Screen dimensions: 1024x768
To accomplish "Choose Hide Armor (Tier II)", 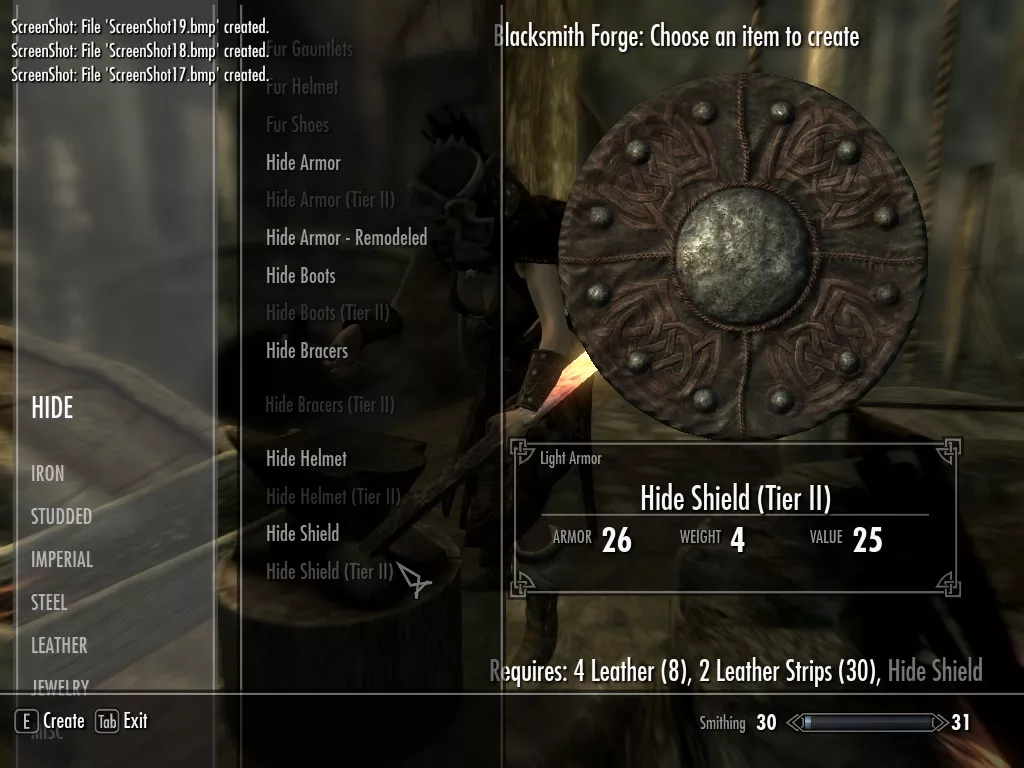I will coord(330,200).
